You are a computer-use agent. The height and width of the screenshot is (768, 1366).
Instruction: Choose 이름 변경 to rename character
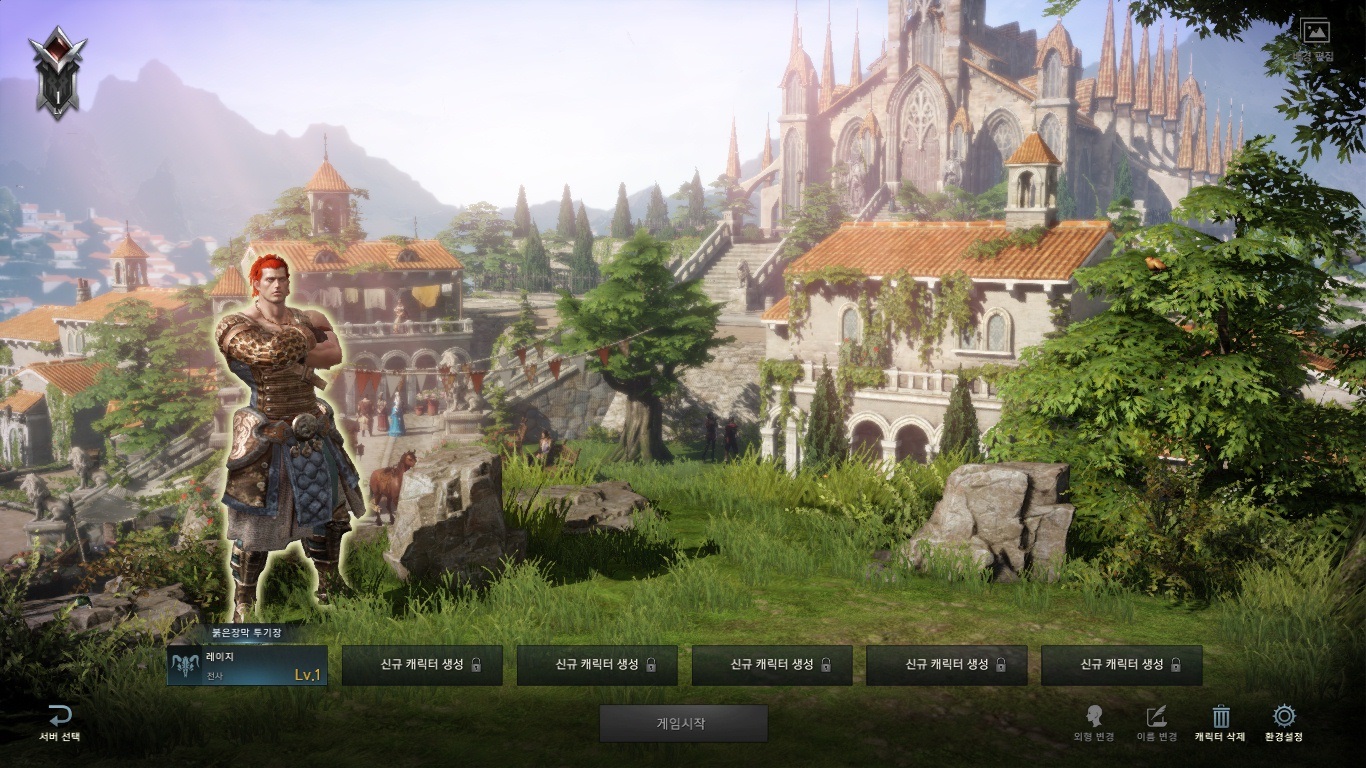pos(1156,722)
